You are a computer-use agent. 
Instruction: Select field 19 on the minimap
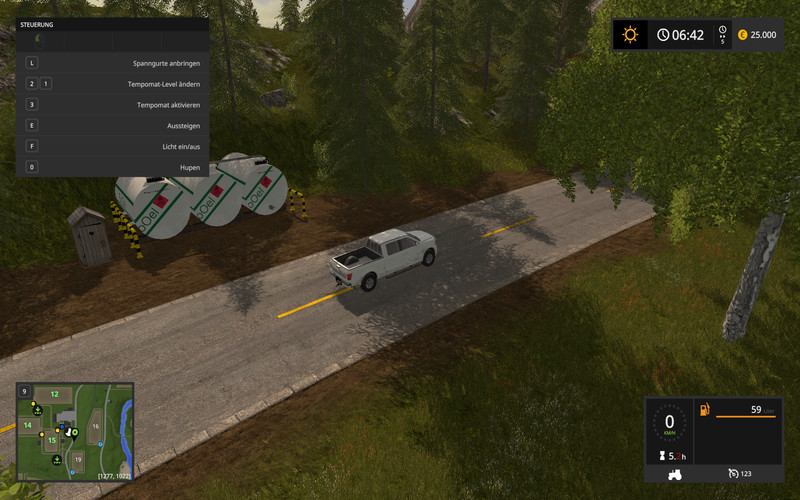78,459
